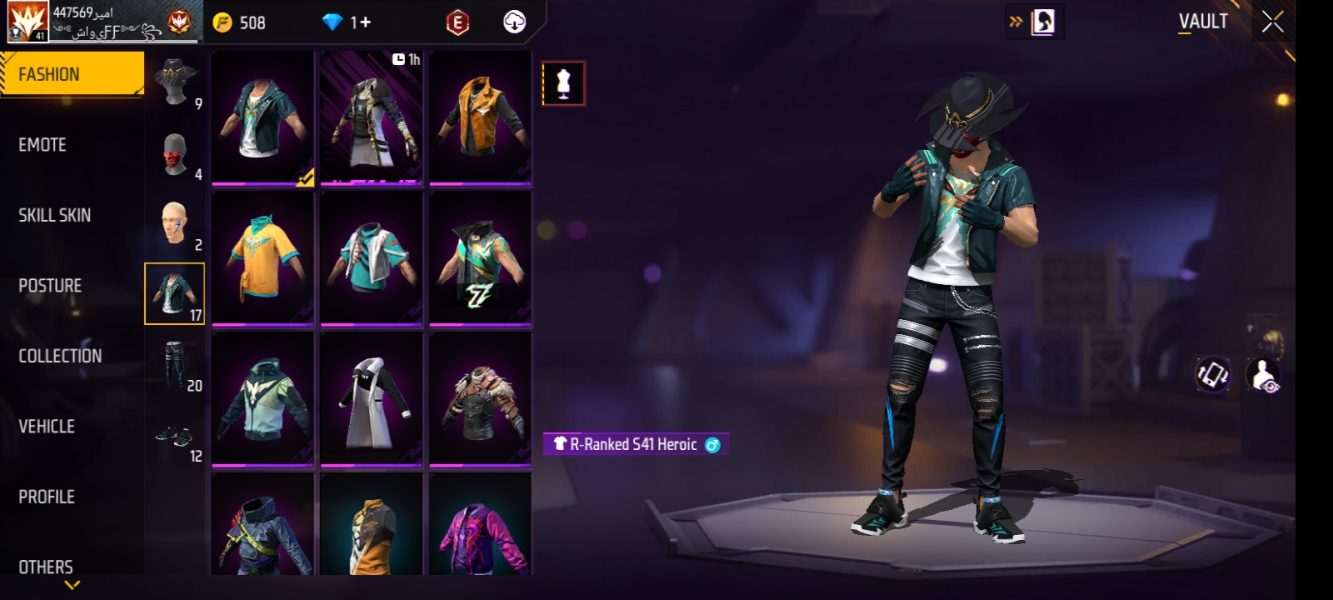
Task: Switch to the Skill Skin section
Action: point(54,215)
